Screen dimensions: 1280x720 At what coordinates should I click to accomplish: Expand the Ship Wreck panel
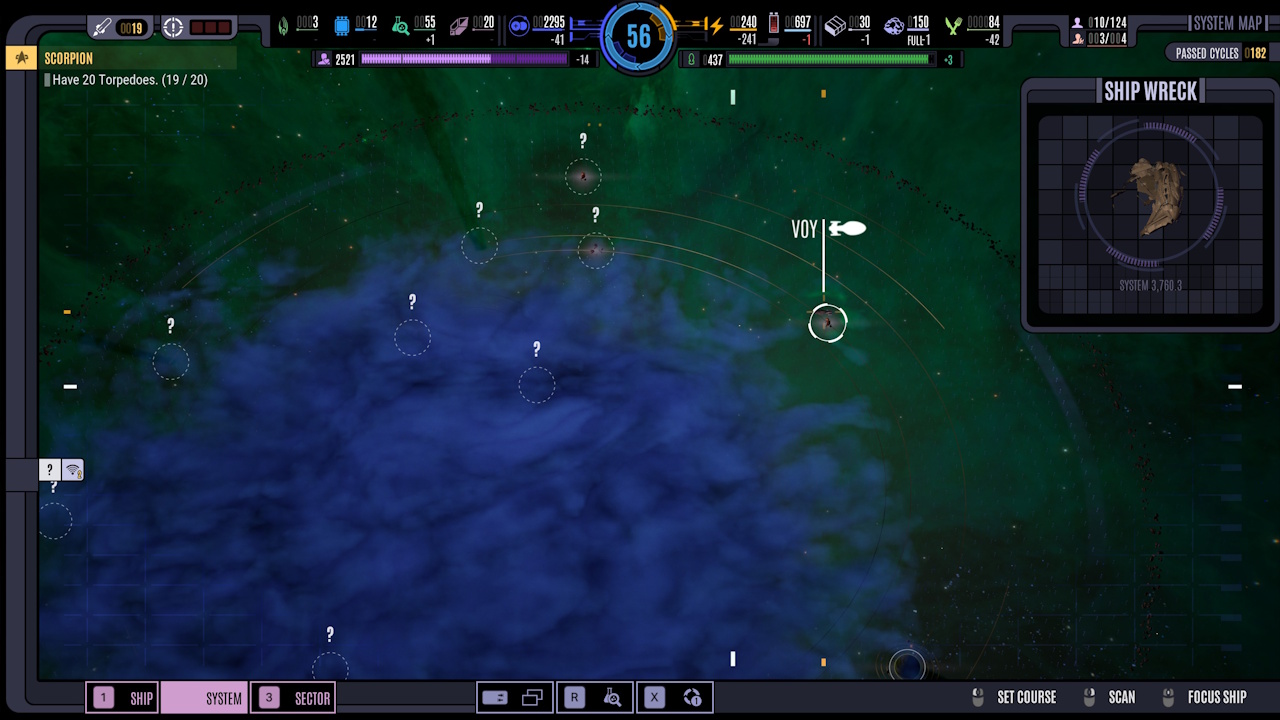point(1150,91)
